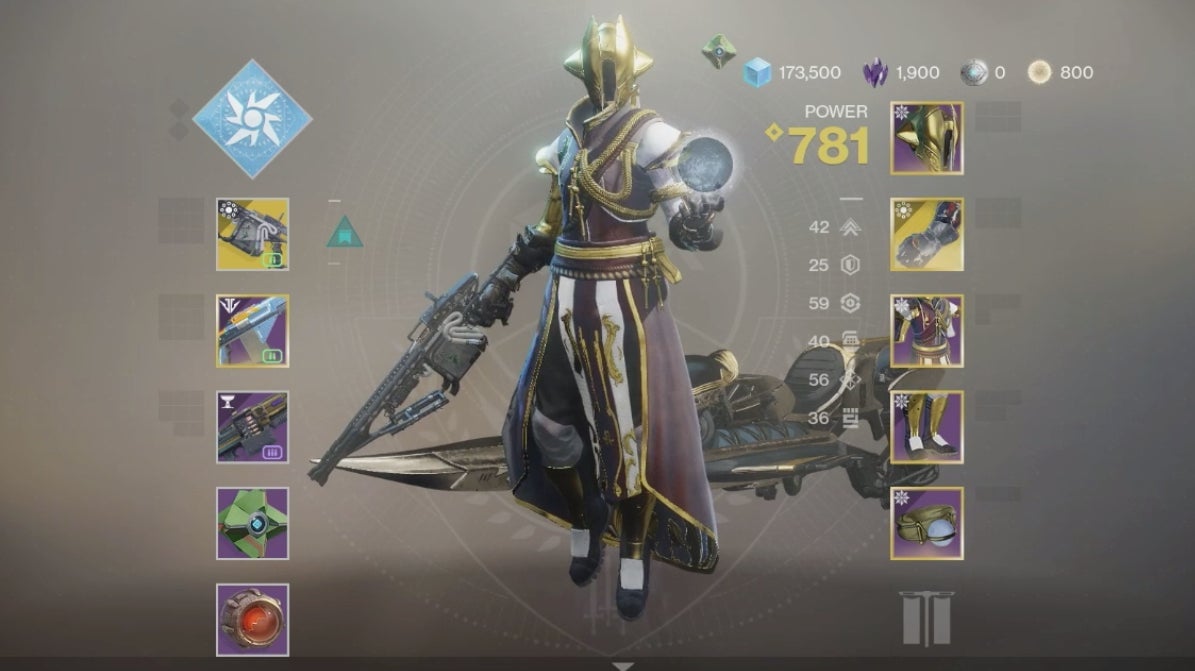Inspect the Warlock bond class item
The width and height of the screenshot is (1195, 671).
[927, 523]
